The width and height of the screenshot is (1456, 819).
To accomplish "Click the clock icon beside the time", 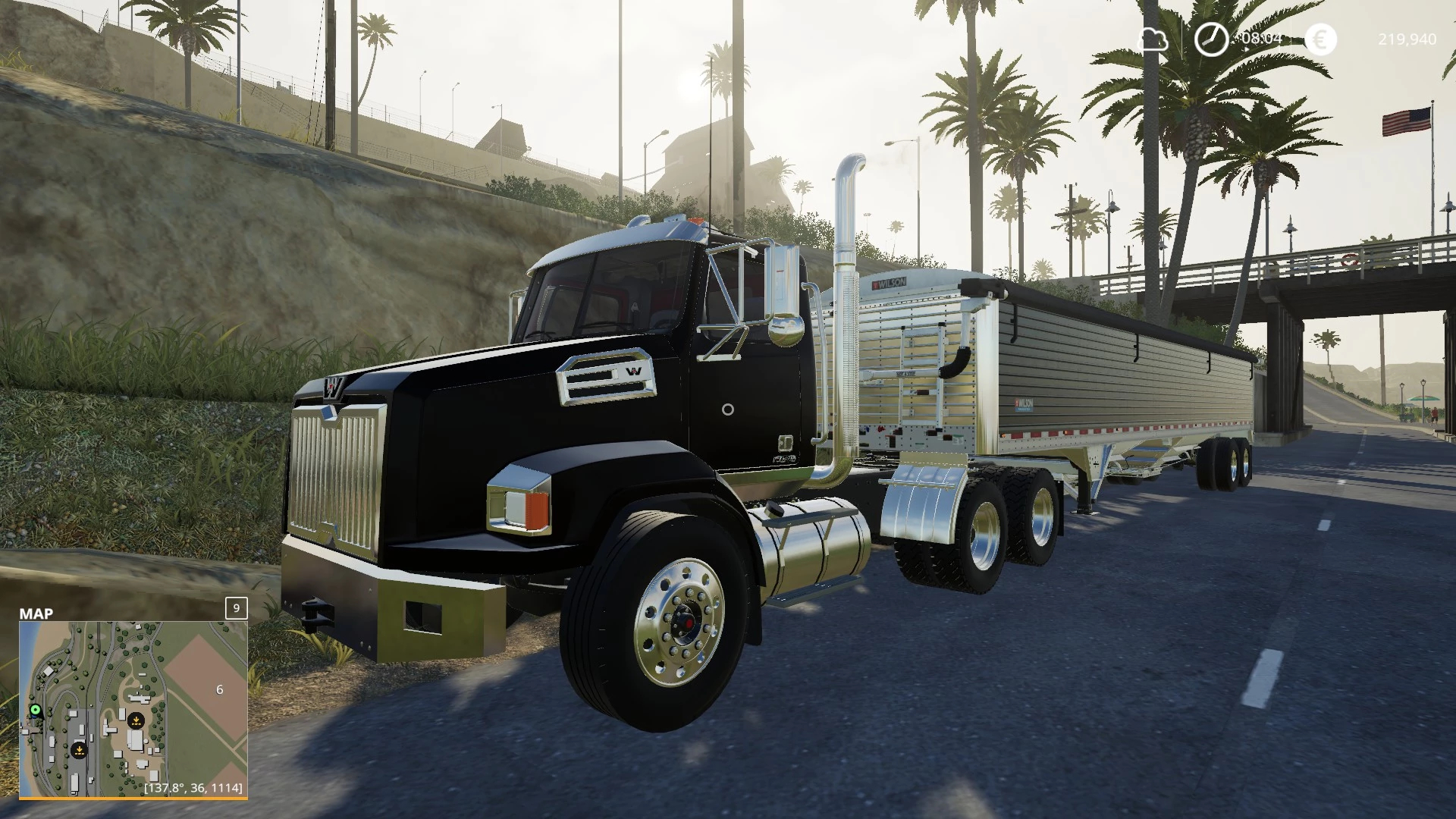I will pyautogui.click(x=1211, y=39).
